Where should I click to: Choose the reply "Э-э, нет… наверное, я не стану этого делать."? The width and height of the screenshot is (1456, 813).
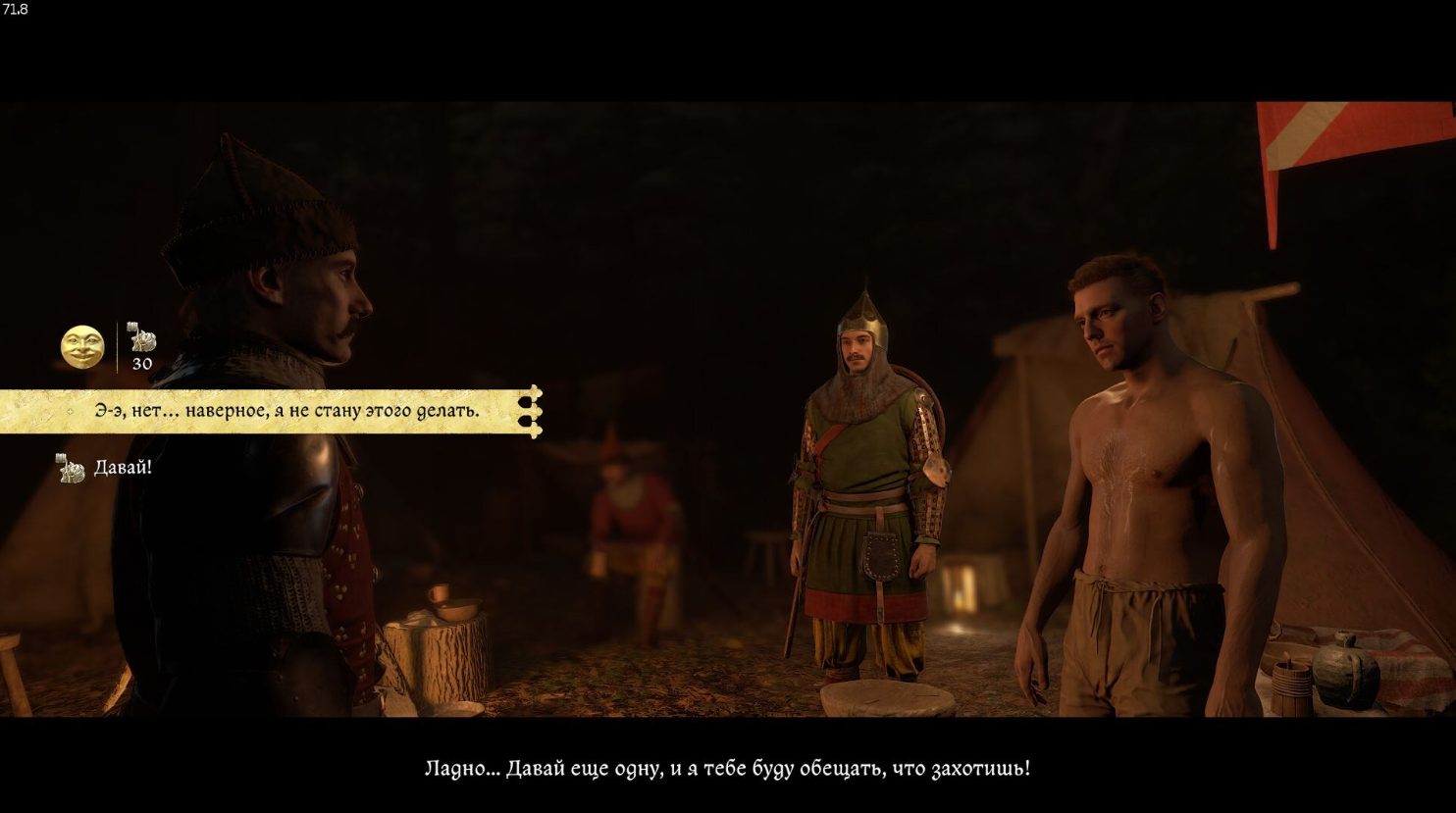click(x=286, y=411)
